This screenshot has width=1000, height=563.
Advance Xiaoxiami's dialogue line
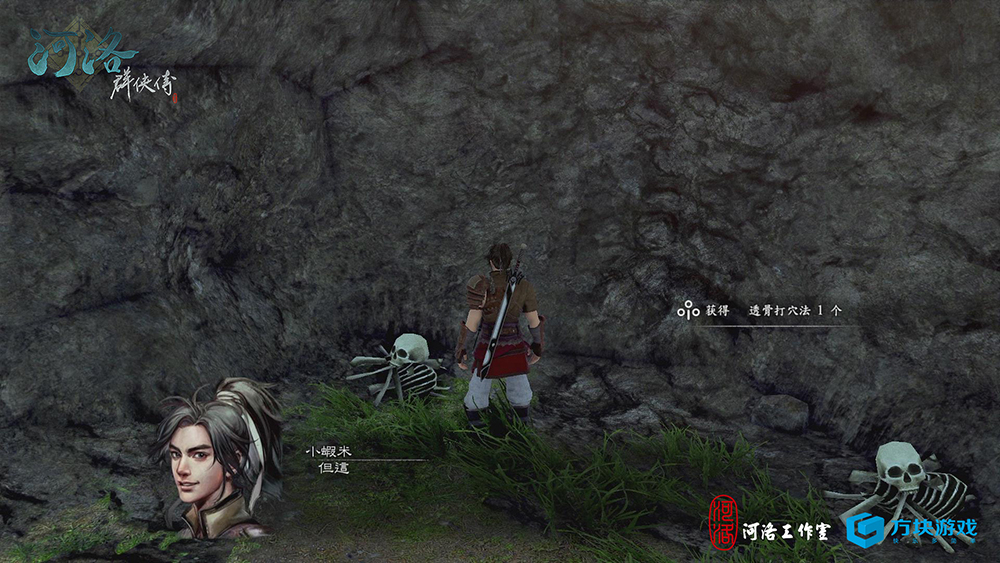point(333,468)
